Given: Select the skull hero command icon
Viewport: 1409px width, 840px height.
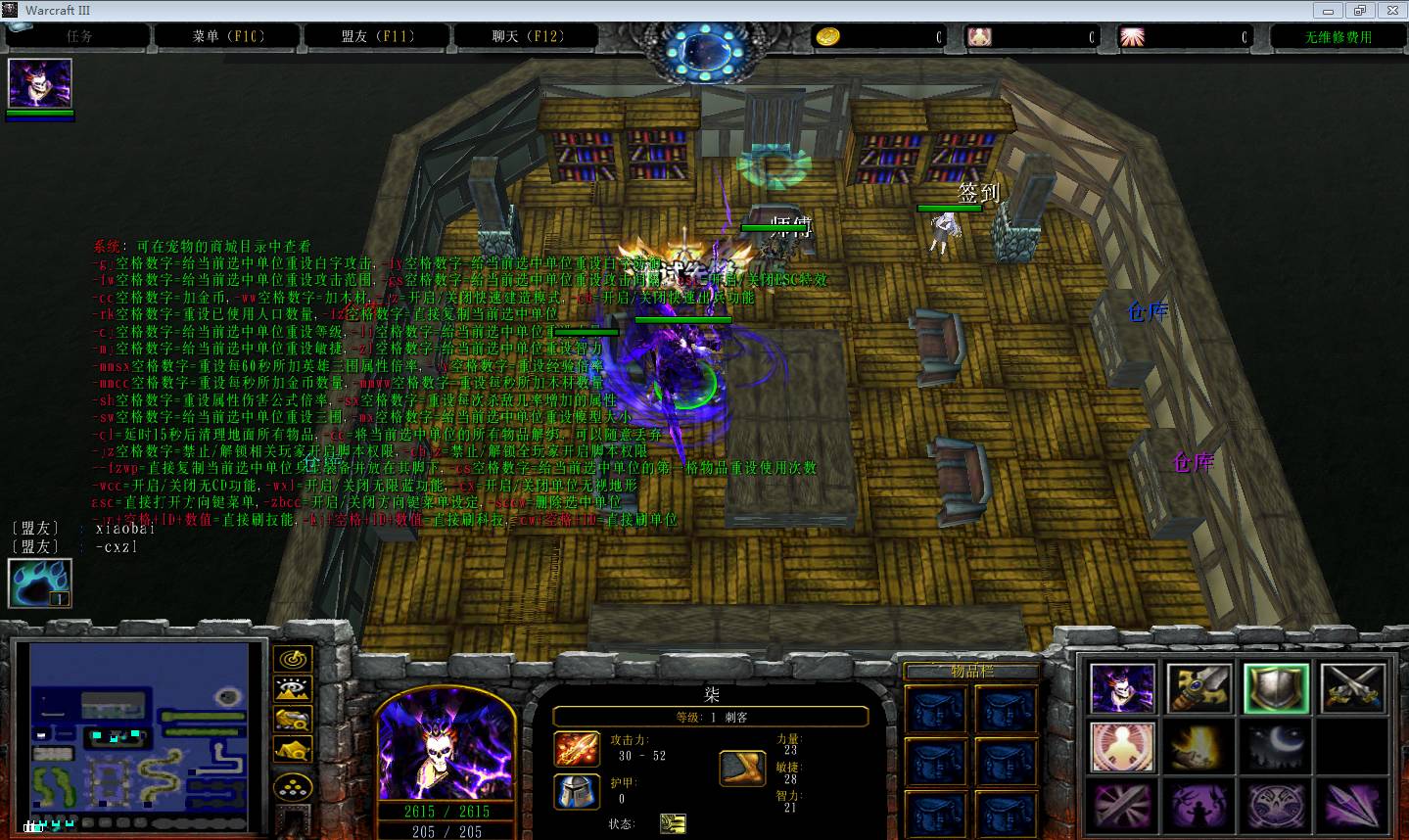Looking at the screenshot, I should coord(1123,688).
